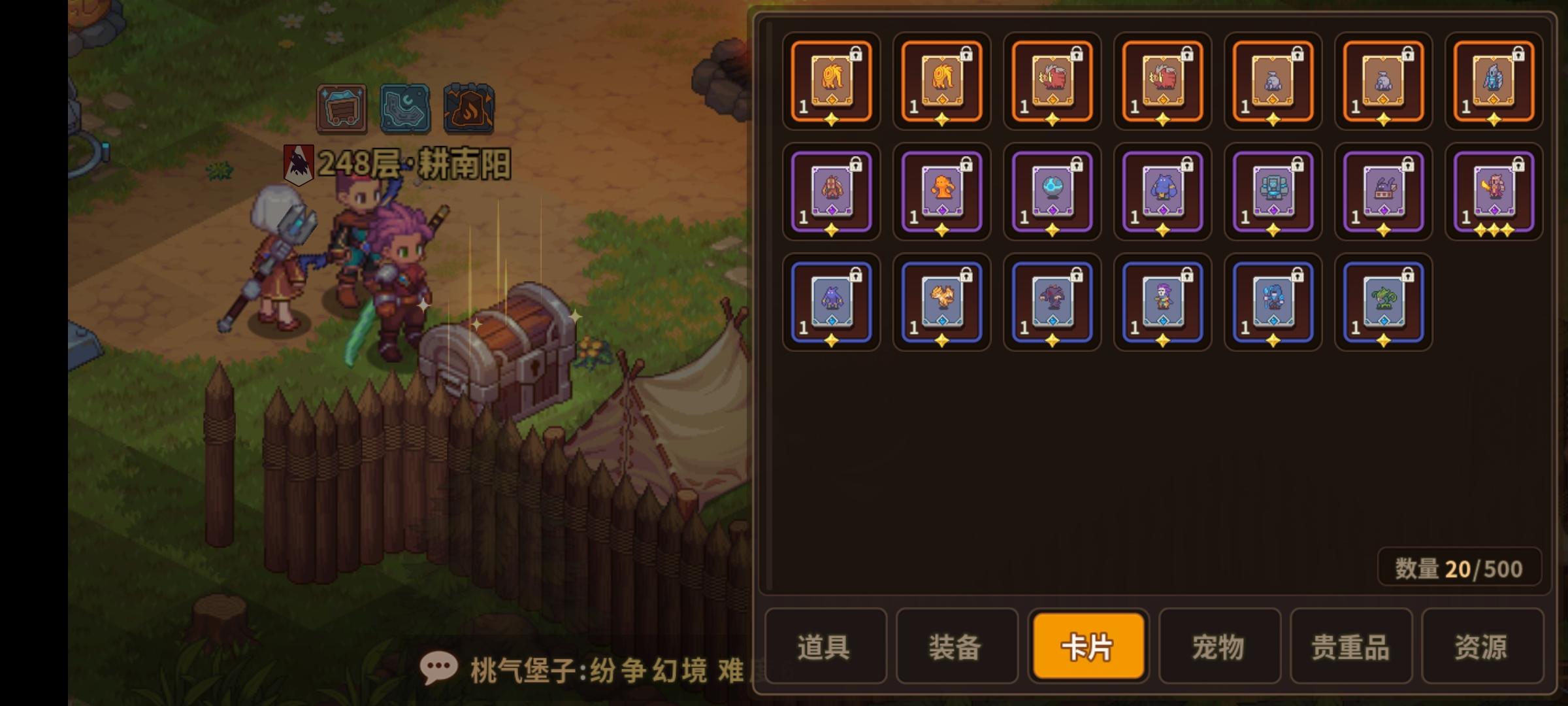This screenshot has height=706, width=1568.
Task: Select the flame status effect icon
Action: [468, 110]
